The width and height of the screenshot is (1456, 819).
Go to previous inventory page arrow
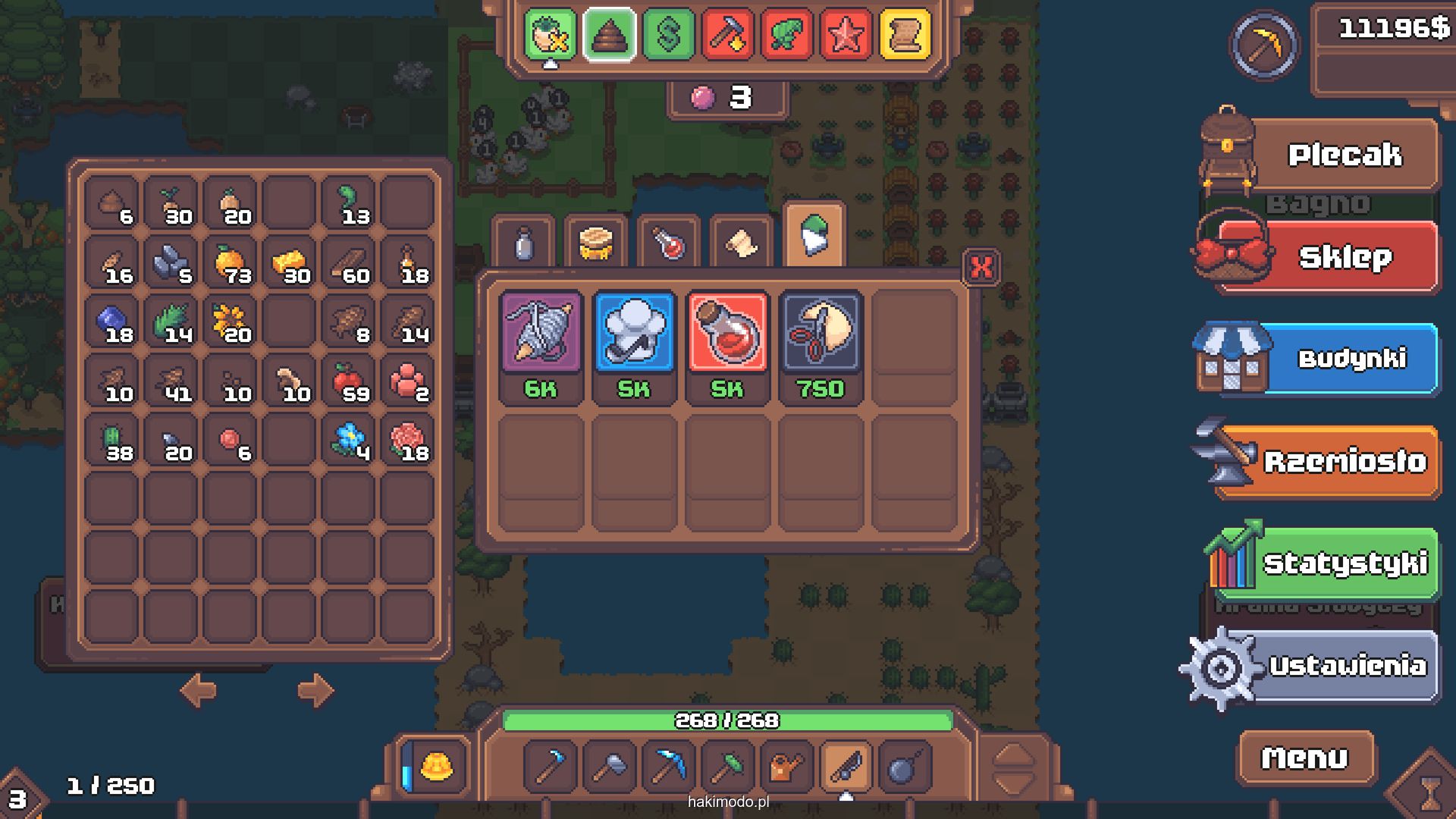(199, 690)
